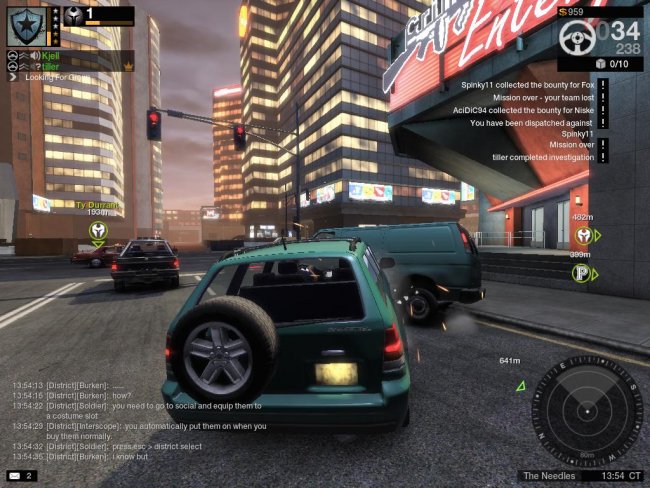This screenshot has height=488, width=650.
Task: Click the district chat log
Action: click(x=140, y=419)
